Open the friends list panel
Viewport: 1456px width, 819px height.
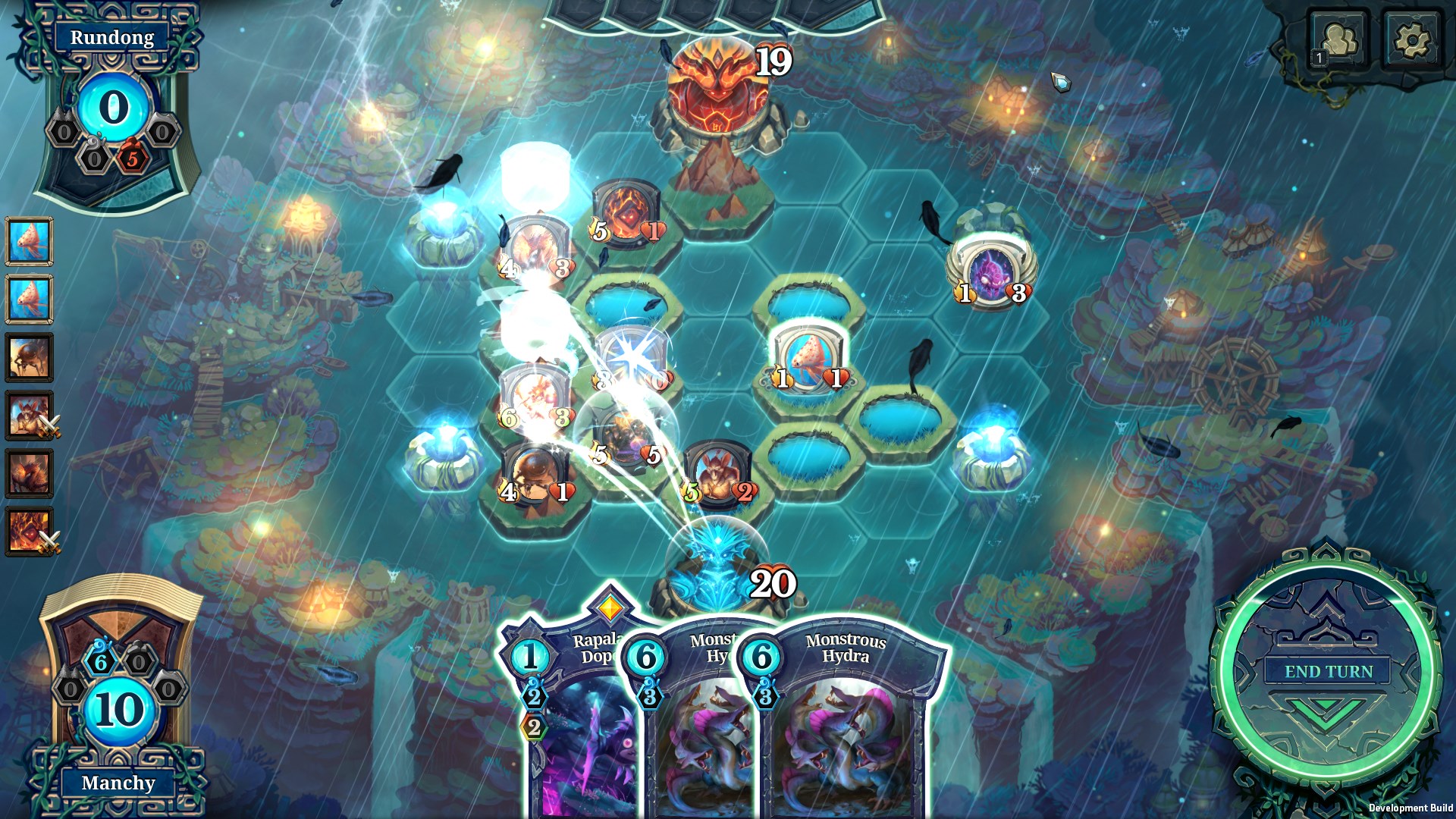pos(1341,36)
